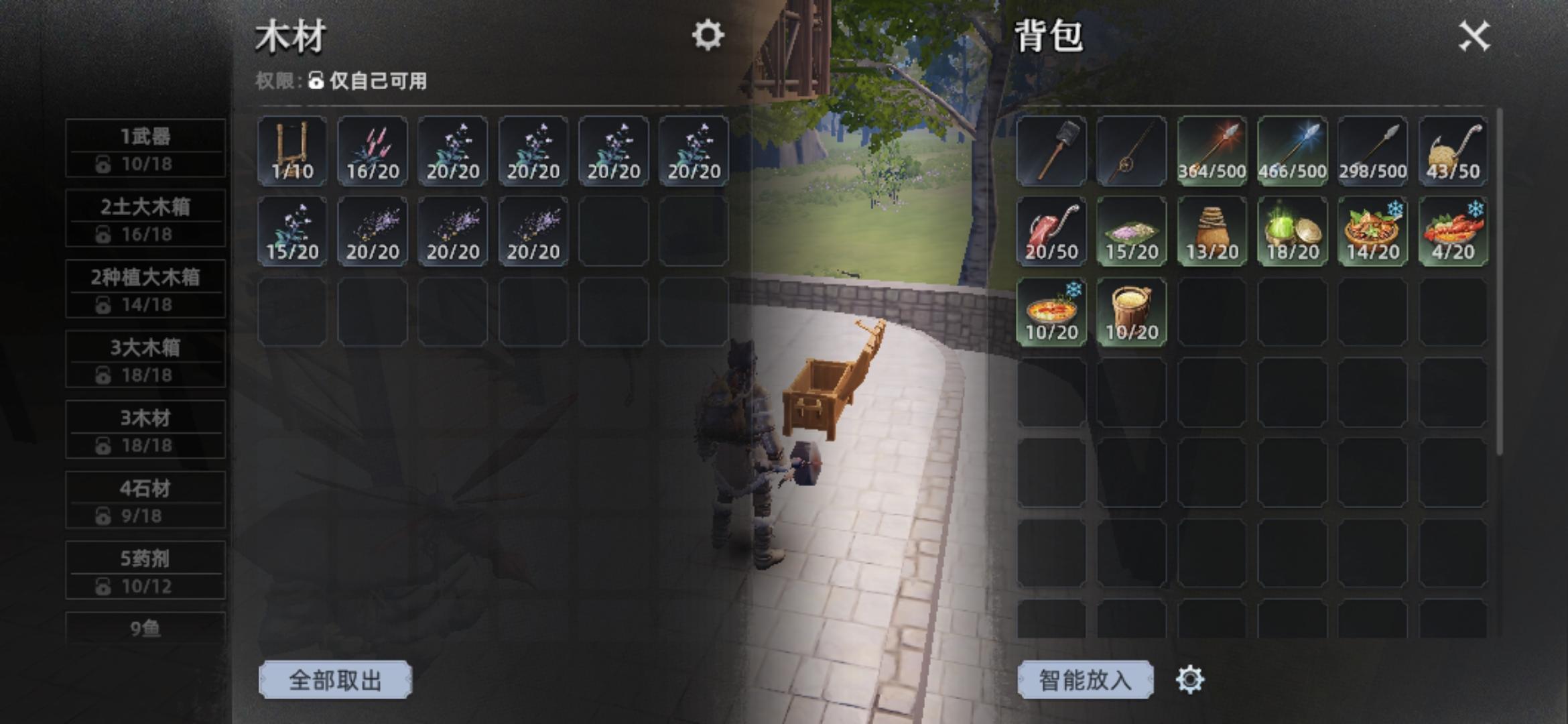Select the frozen soup dish (10/20)
This screenshot has height=724, width=1568.
tap(1052, 312)
